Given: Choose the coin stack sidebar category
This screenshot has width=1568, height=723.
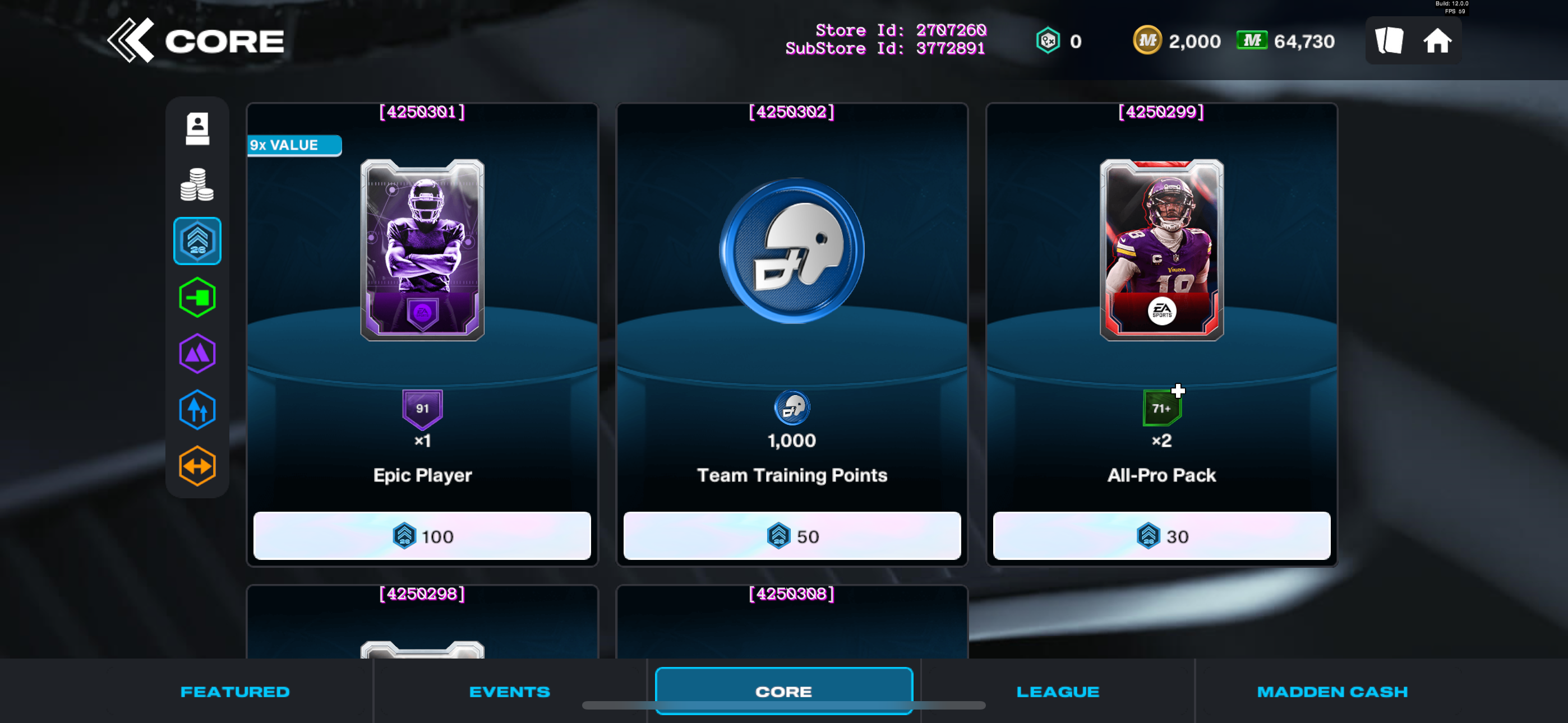Looking at the screenshot, I should click(197, 184).
